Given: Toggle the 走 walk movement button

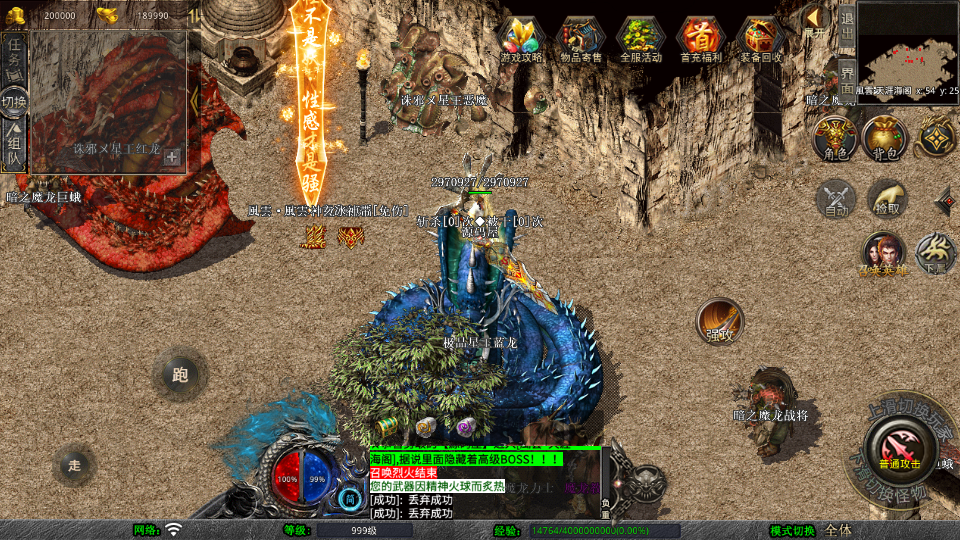Looking at the screenshot, I should [x=74, y=465].
